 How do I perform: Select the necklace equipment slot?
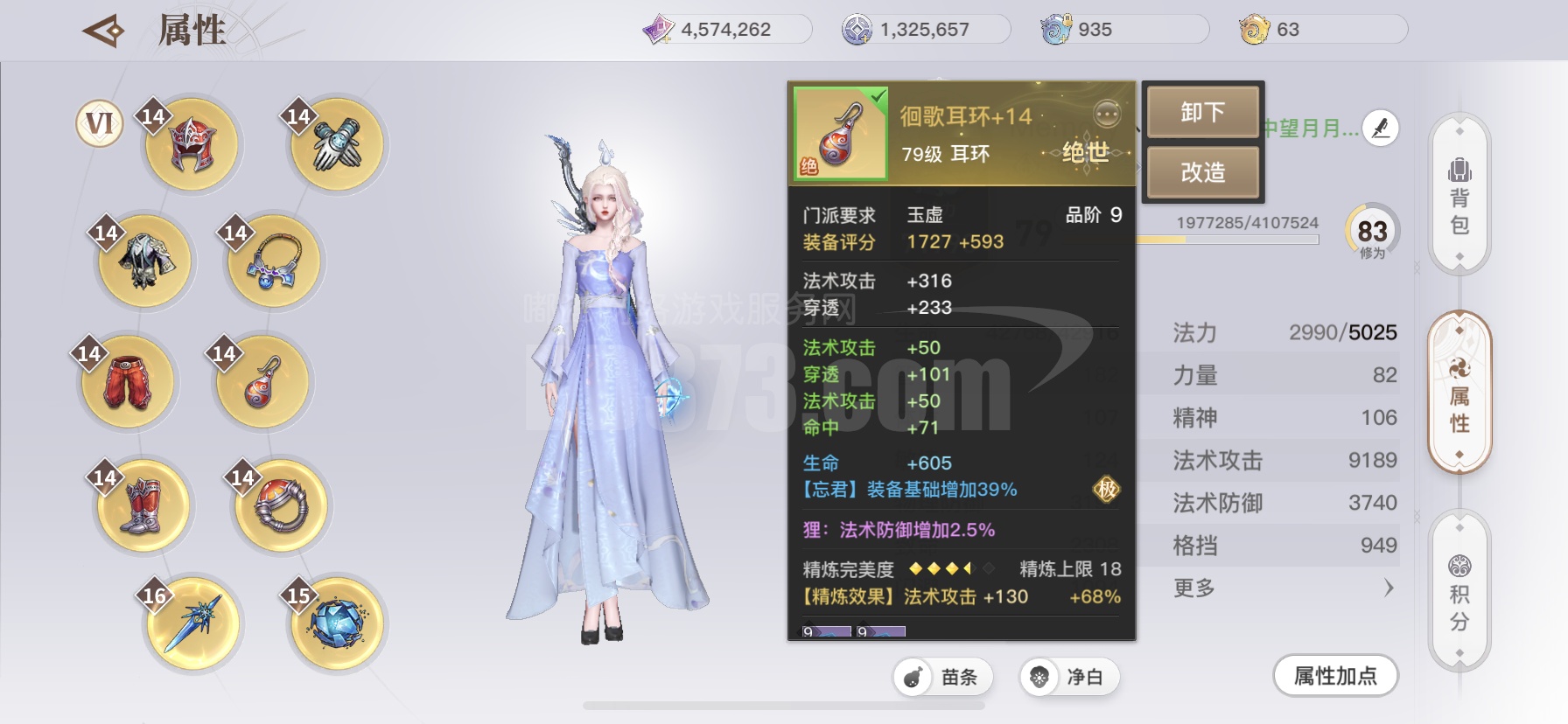[274, 261]
